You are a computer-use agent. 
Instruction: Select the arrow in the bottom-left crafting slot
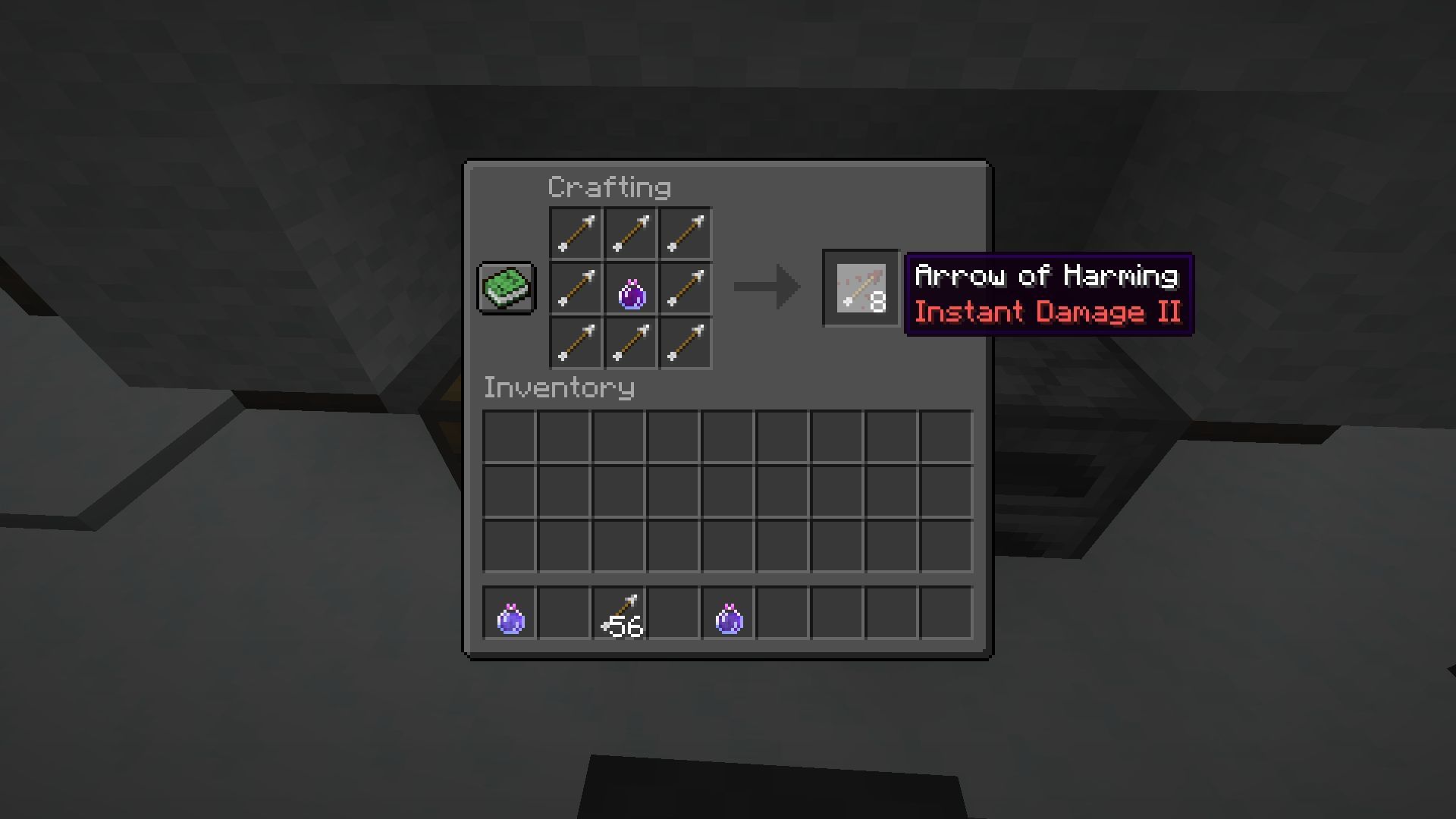pyautogui.click(x=574, y=344)
